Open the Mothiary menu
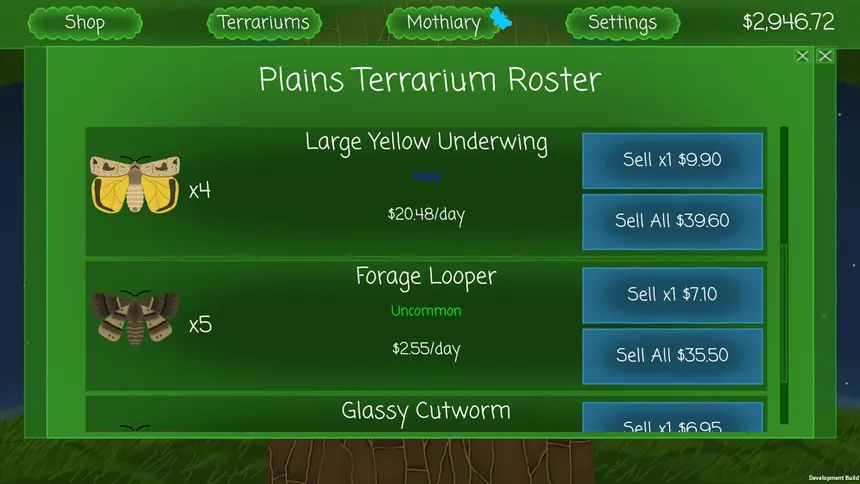 pos(446,22)
